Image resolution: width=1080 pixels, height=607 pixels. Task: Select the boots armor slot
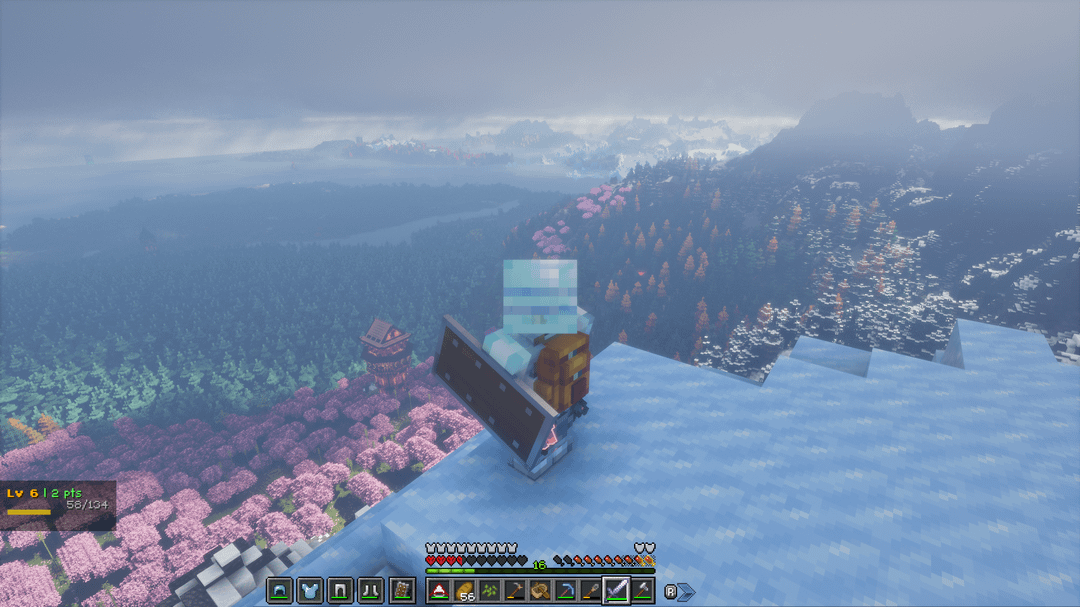(x=371, y=590)
